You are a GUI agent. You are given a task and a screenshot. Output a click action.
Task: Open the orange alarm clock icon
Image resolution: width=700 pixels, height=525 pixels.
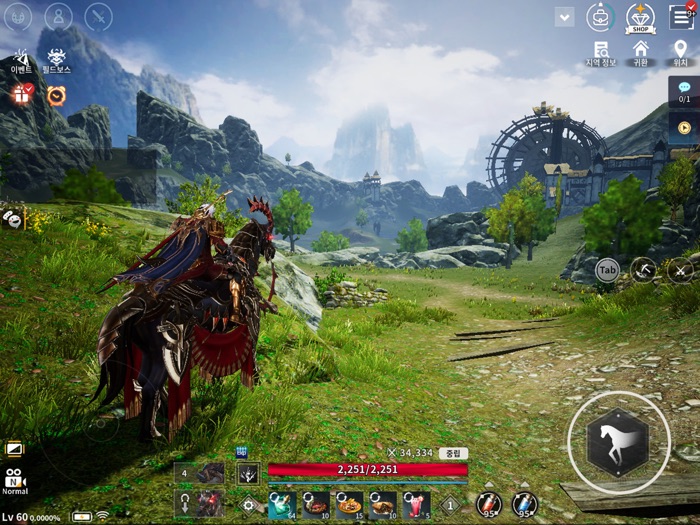click(56, 96)
